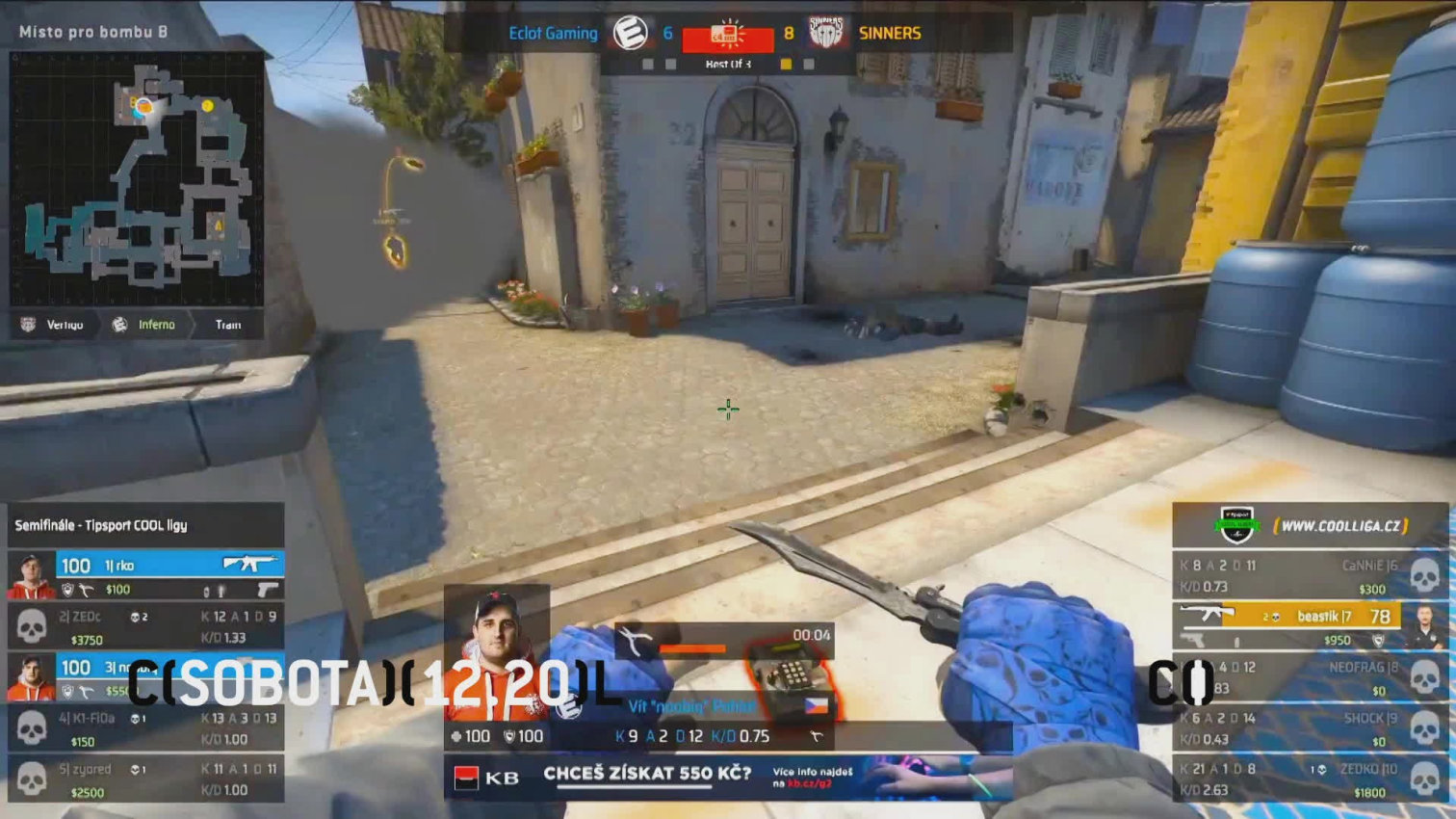This screenshot has width=1456, height=819.
Task: Select dead player ZEDc's row
Action: pos(146,626)
